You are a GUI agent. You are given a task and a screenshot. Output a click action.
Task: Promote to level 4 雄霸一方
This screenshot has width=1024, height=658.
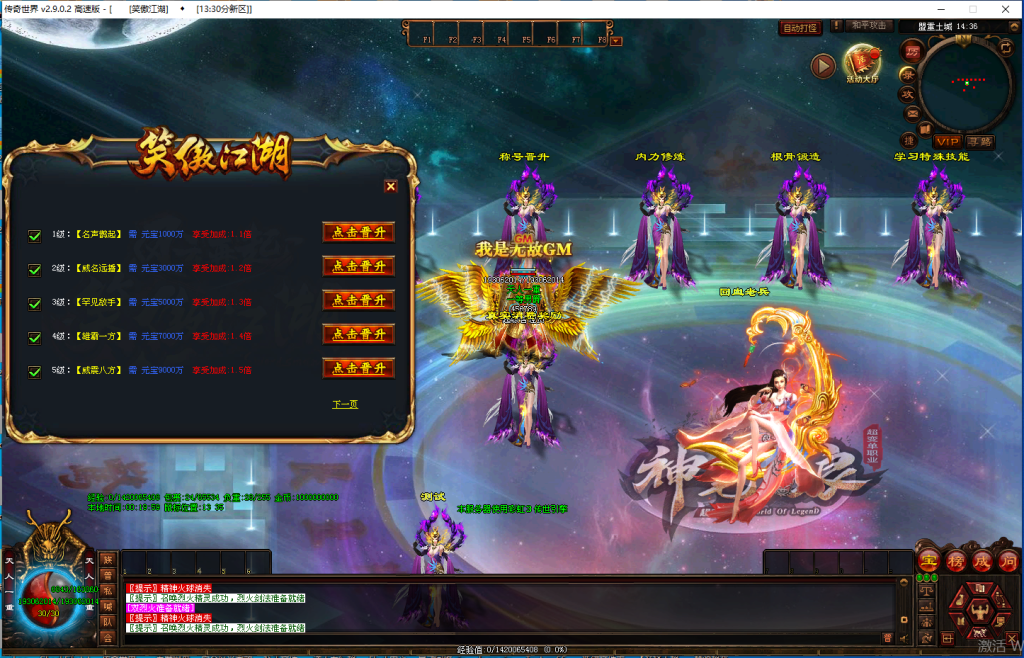[x=358, y=334]
